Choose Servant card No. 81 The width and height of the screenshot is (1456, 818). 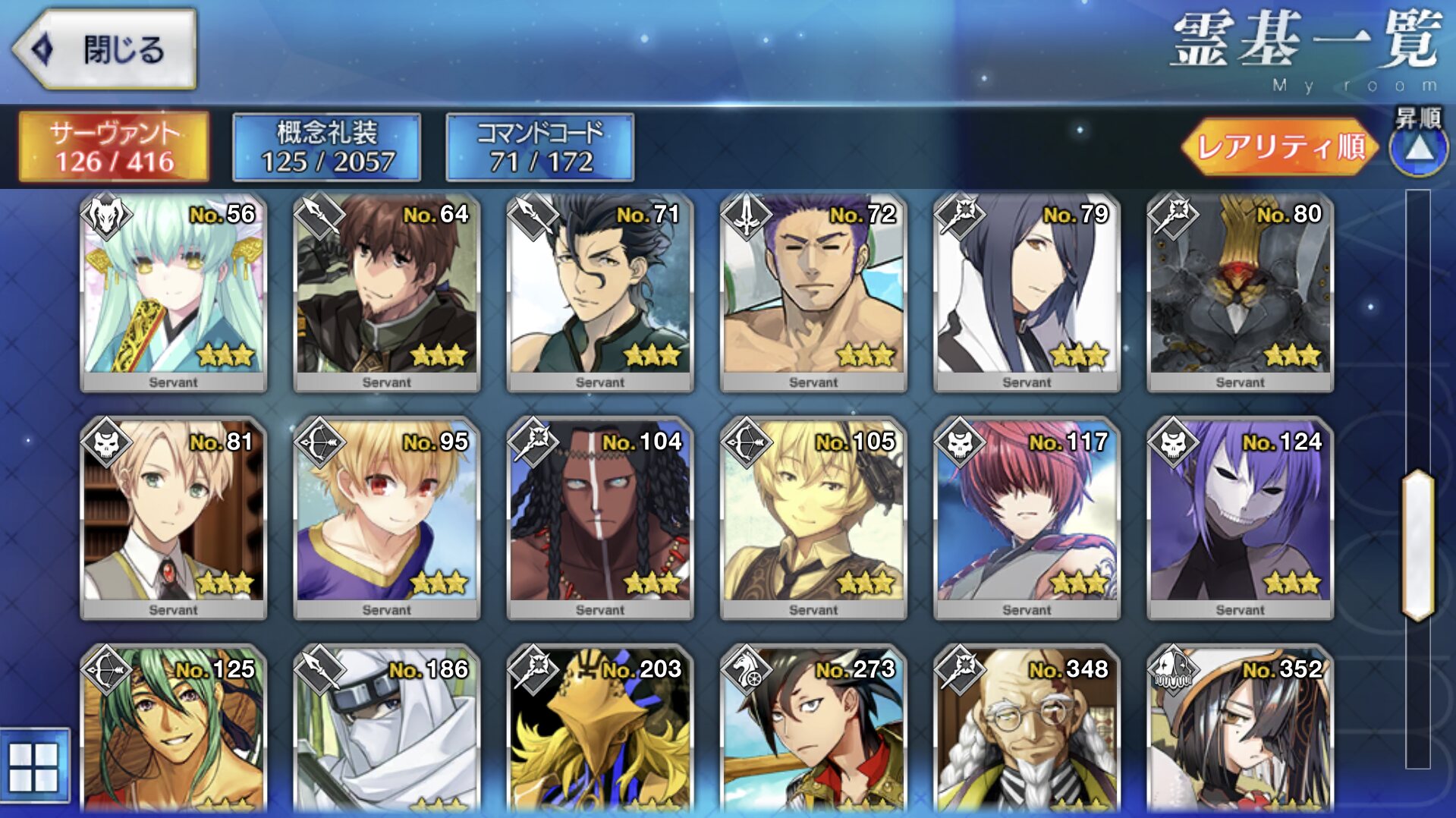click(x=174, y=518)
